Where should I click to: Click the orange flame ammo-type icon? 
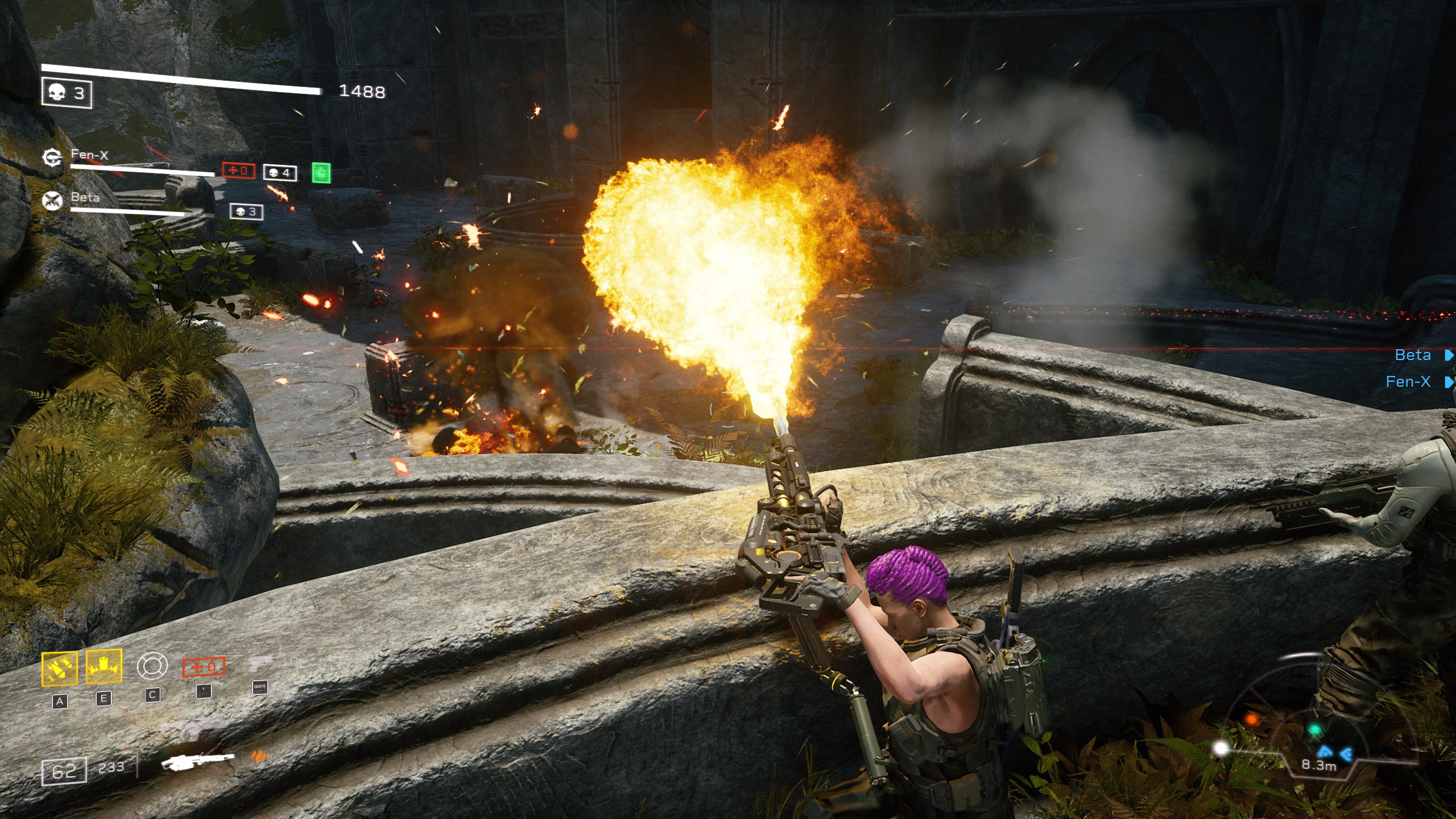259,756
